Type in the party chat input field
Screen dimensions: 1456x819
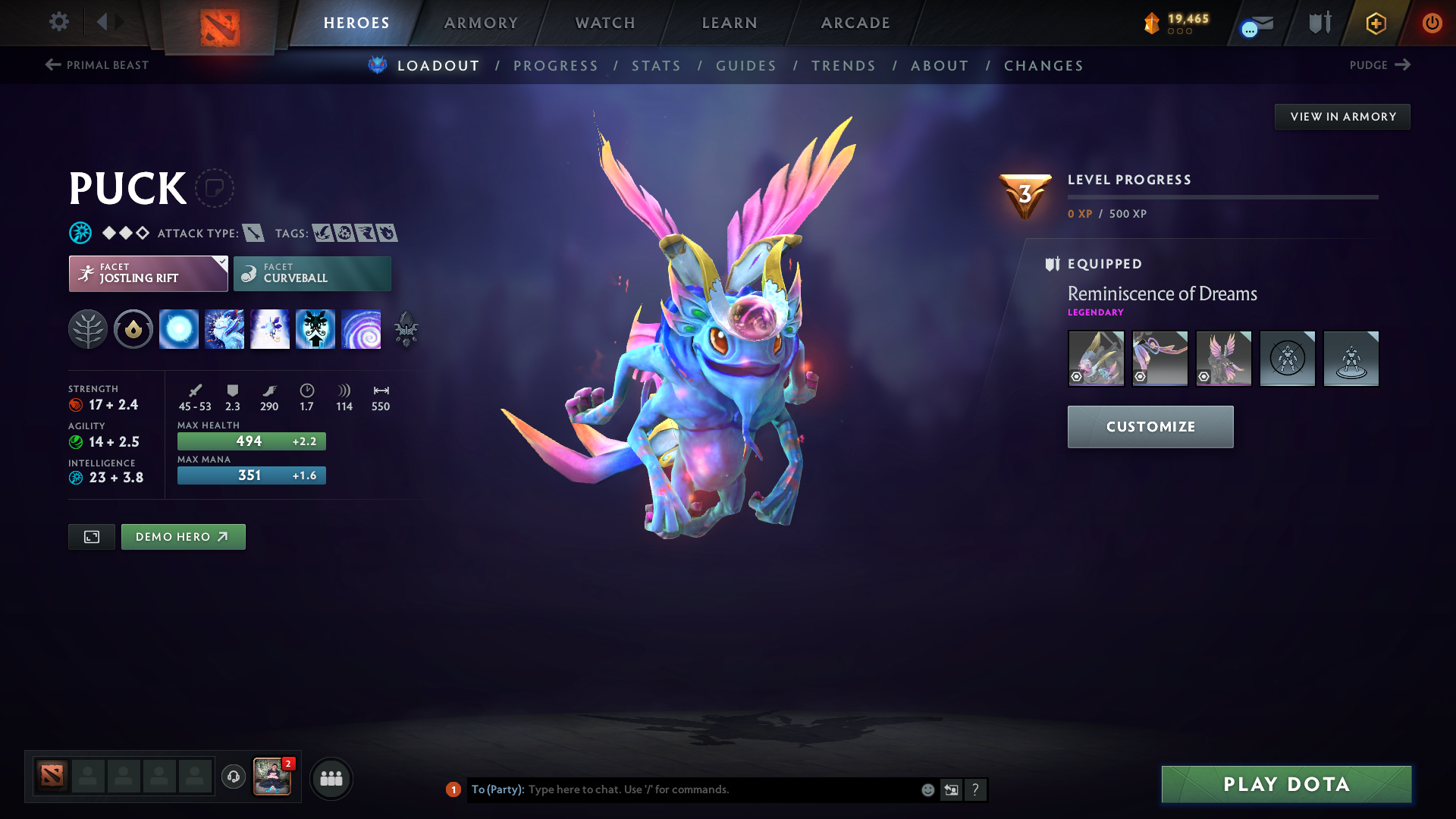[x=682, y=789]
